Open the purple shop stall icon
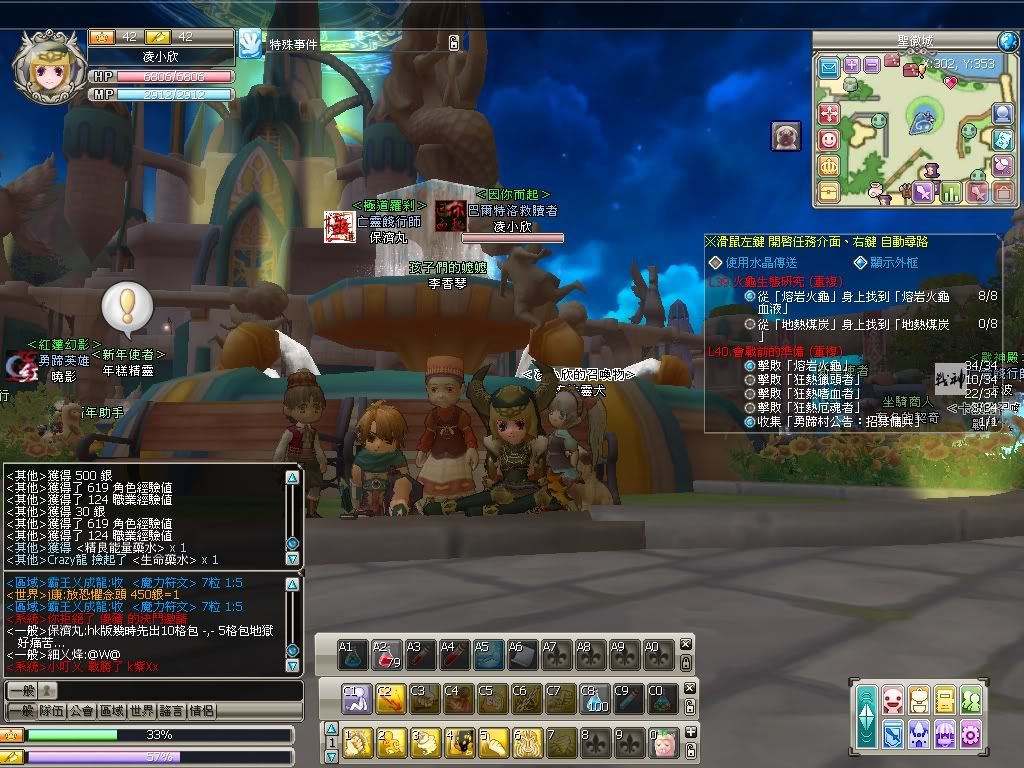This screenshot has height=768, width=1024. point(945,734)
